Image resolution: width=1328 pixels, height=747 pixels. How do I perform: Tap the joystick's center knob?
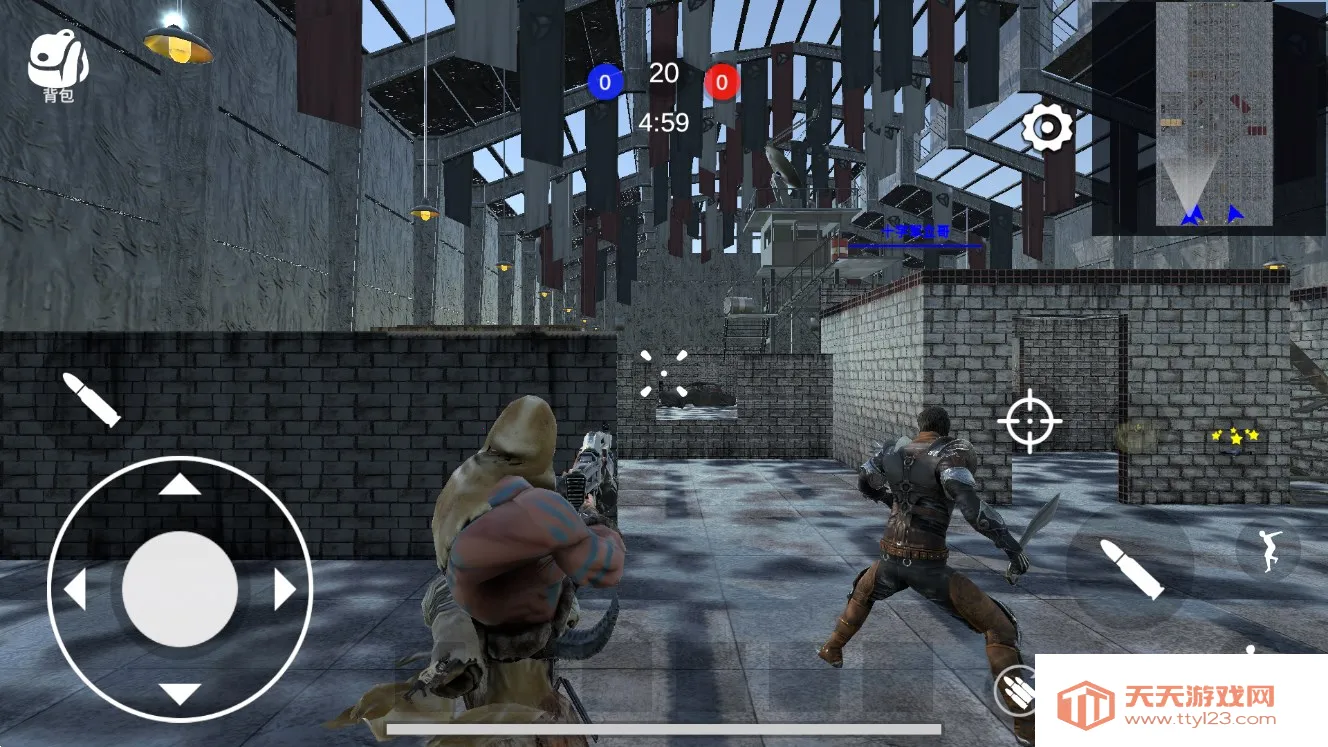180,589
